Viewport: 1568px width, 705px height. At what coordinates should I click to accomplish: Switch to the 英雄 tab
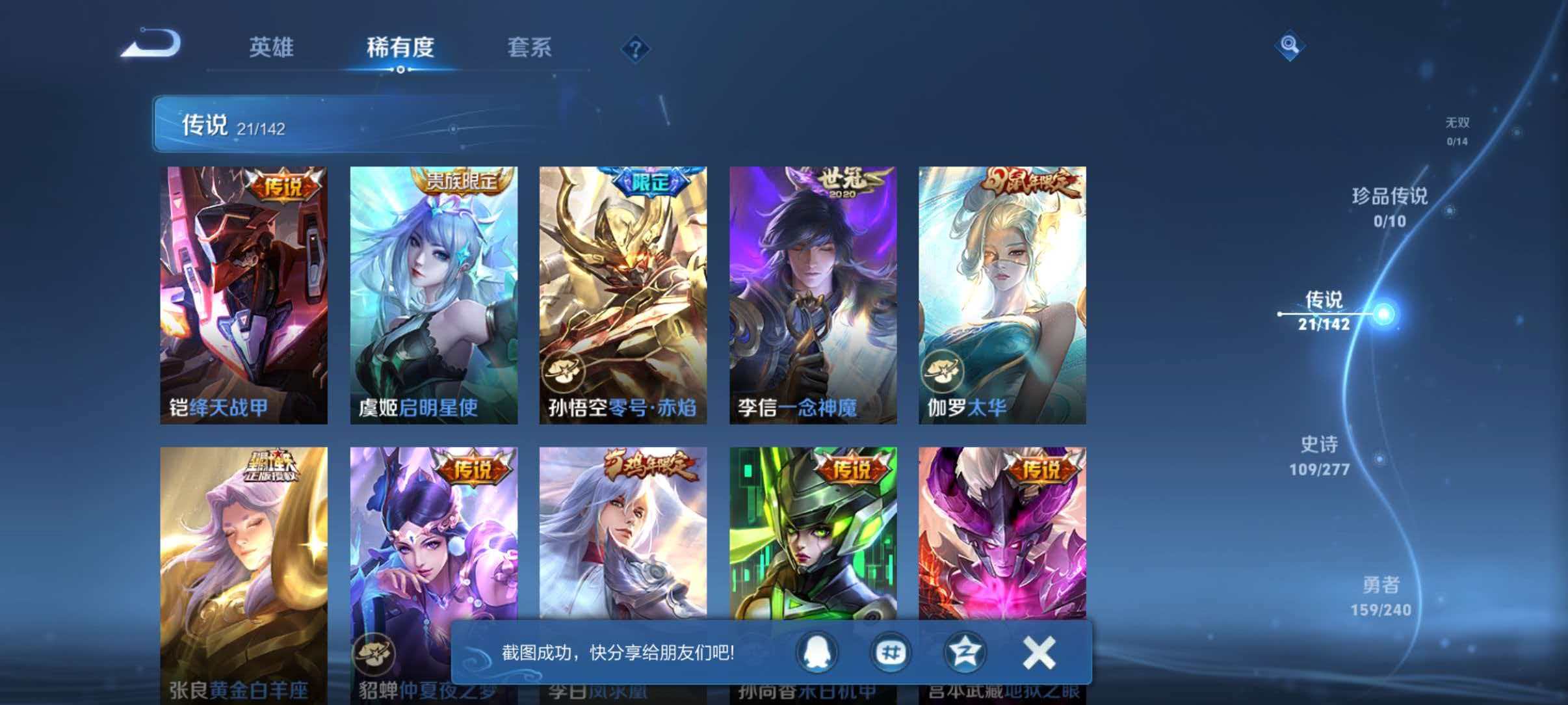[x=272, y=47]
